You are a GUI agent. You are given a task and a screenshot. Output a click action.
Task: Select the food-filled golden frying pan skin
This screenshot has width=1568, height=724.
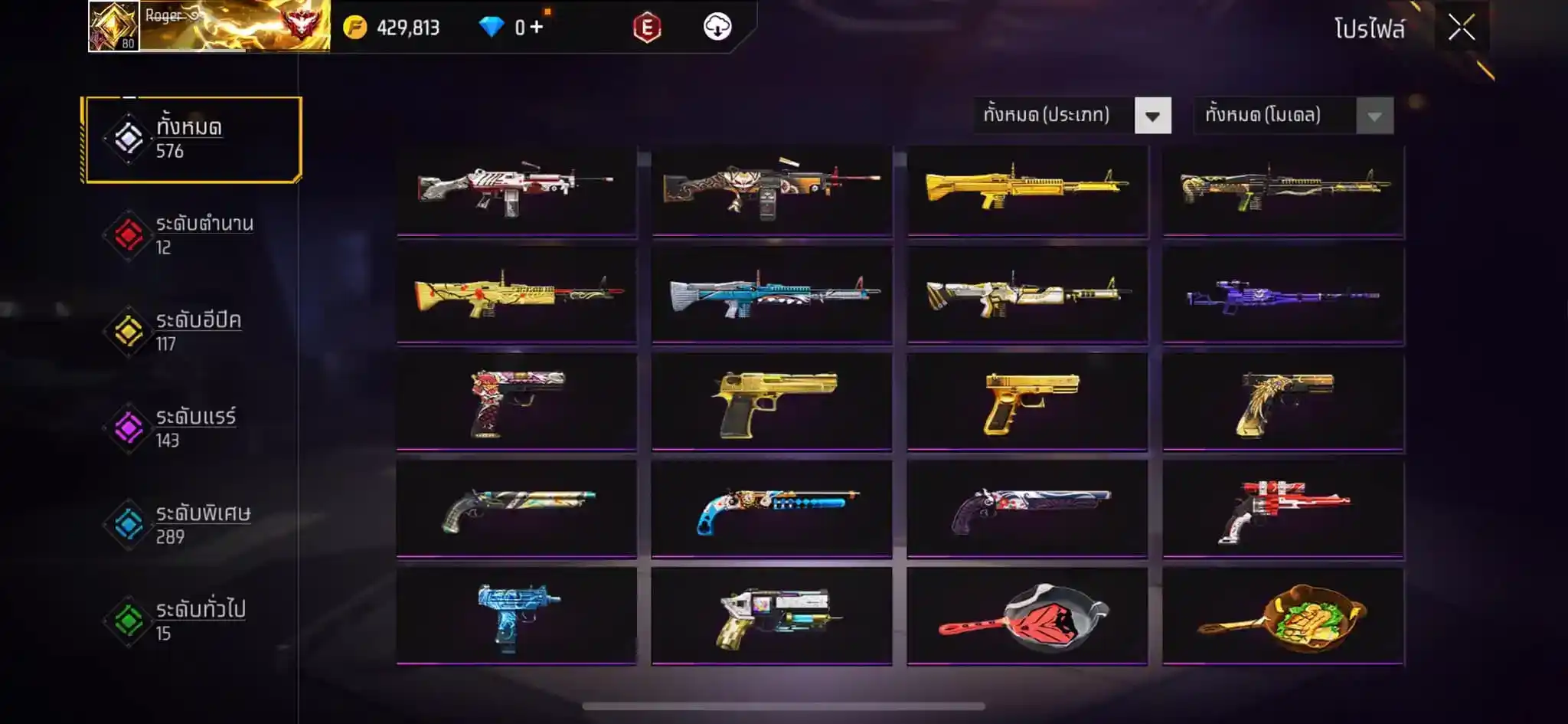point(1282,616)
